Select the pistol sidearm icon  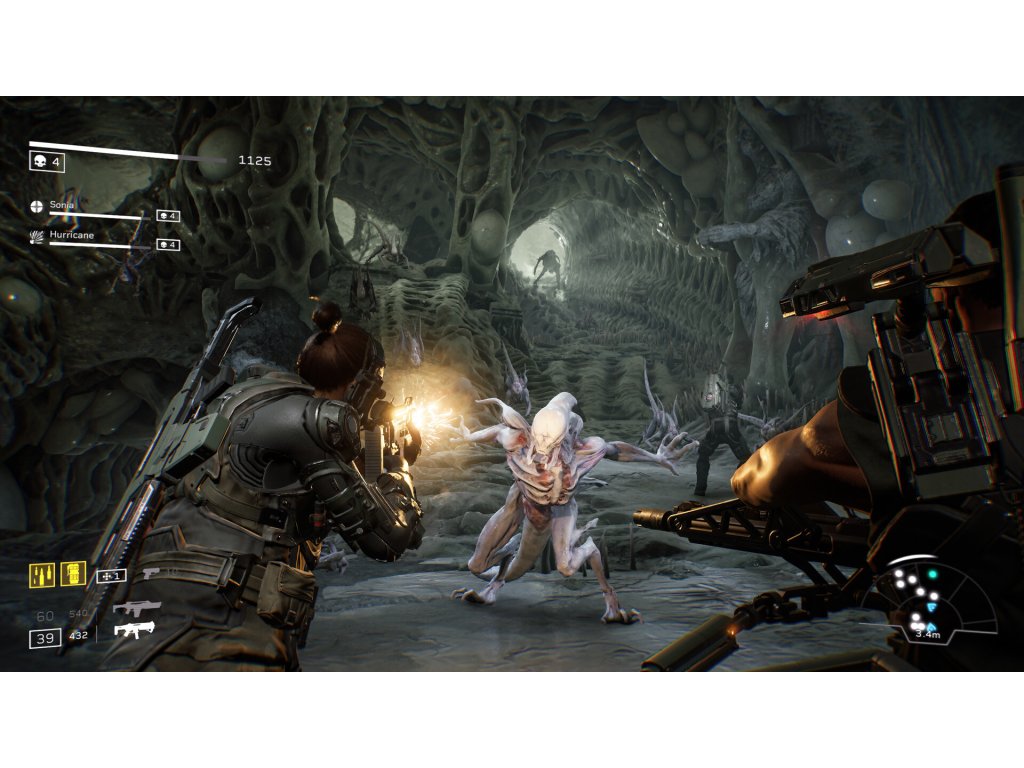coord(151,574)
